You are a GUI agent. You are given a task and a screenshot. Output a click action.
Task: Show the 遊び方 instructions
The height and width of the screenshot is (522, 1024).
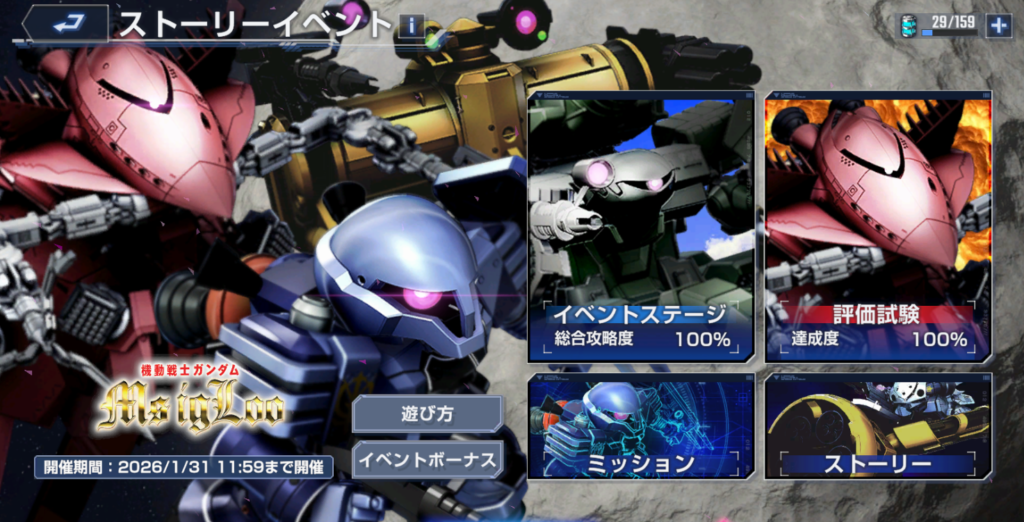pyautogui.click(x=427, y=413)
